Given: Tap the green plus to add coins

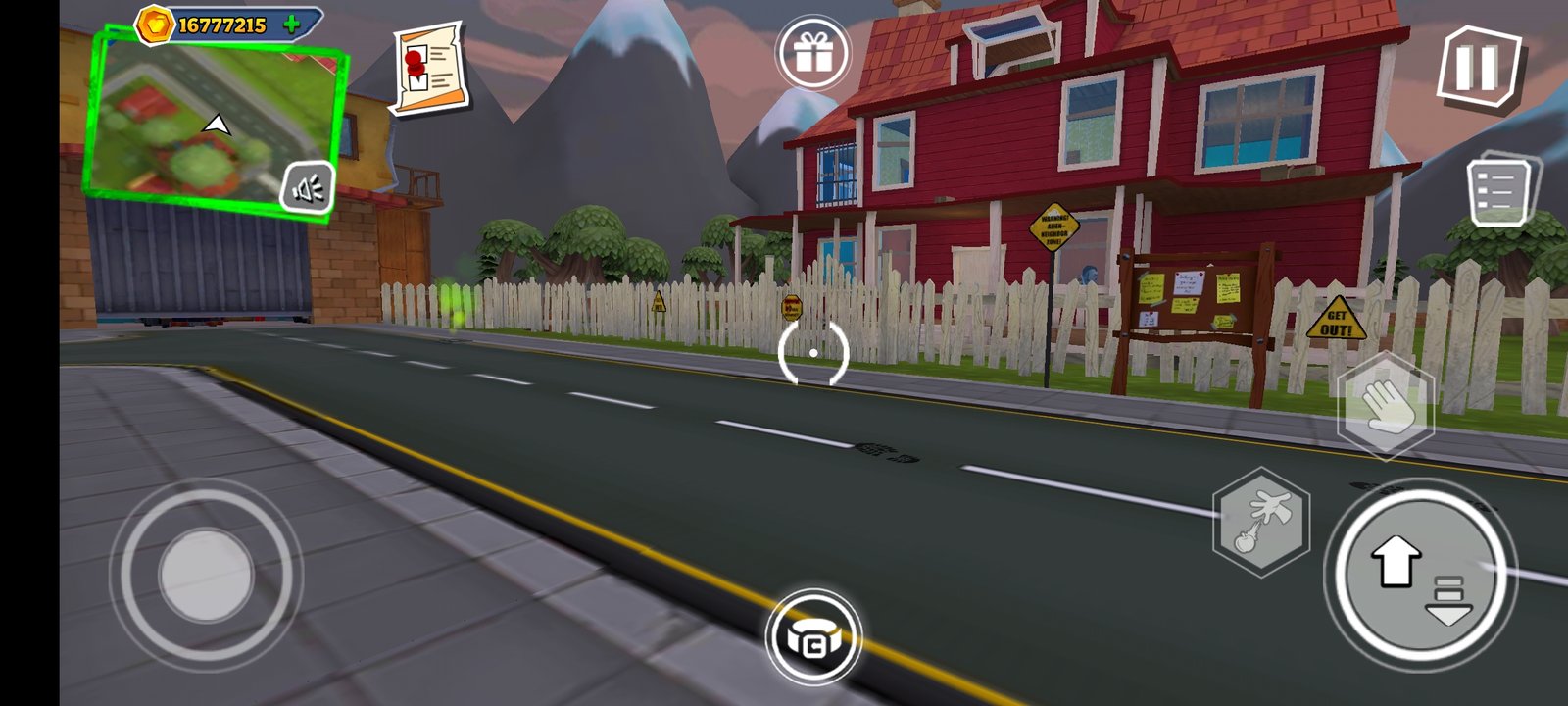Looking at the screenshot, I should tap(292, 25).
